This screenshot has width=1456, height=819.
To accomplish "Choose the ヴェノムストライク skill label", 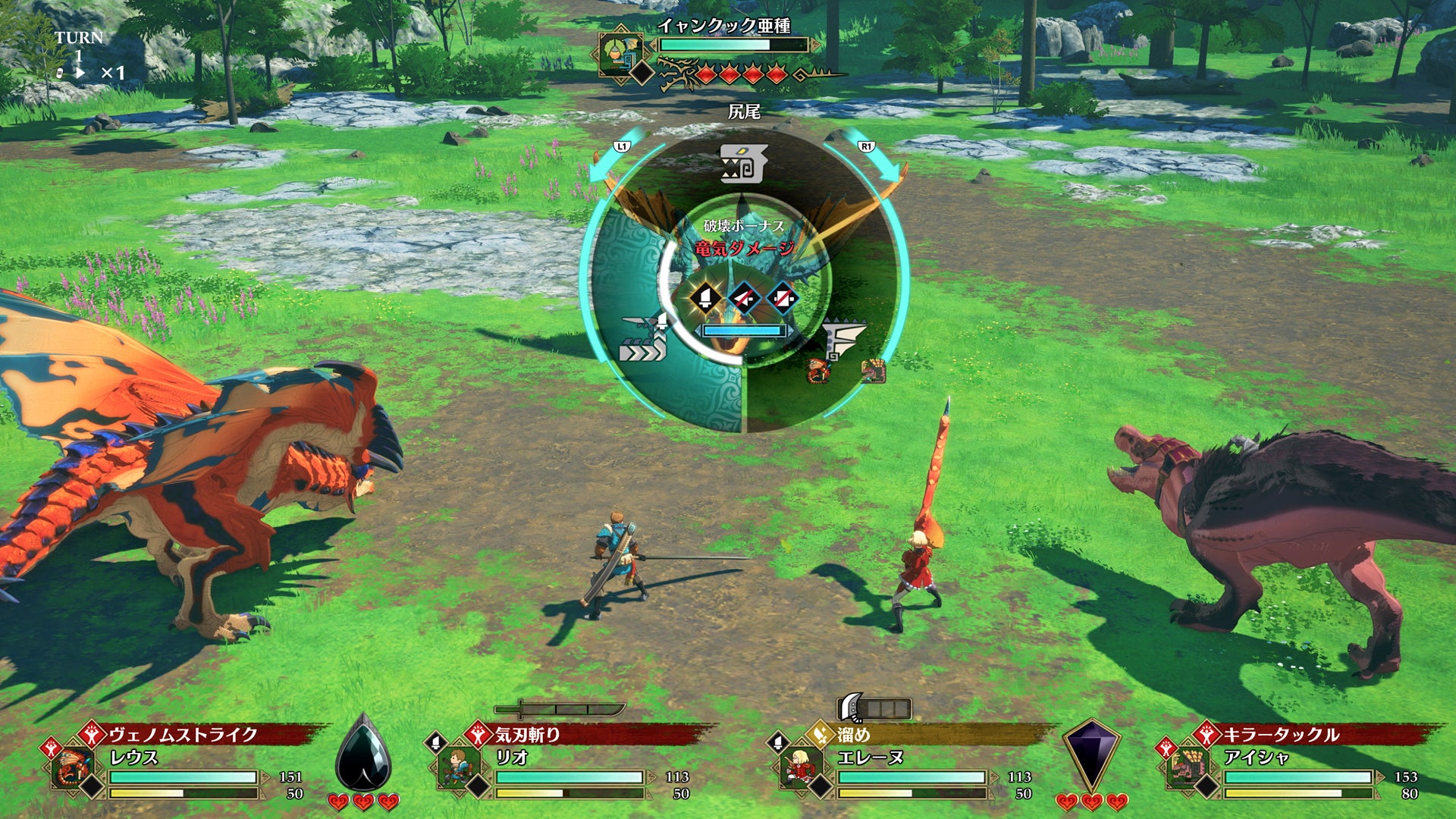I will [183, 734].
